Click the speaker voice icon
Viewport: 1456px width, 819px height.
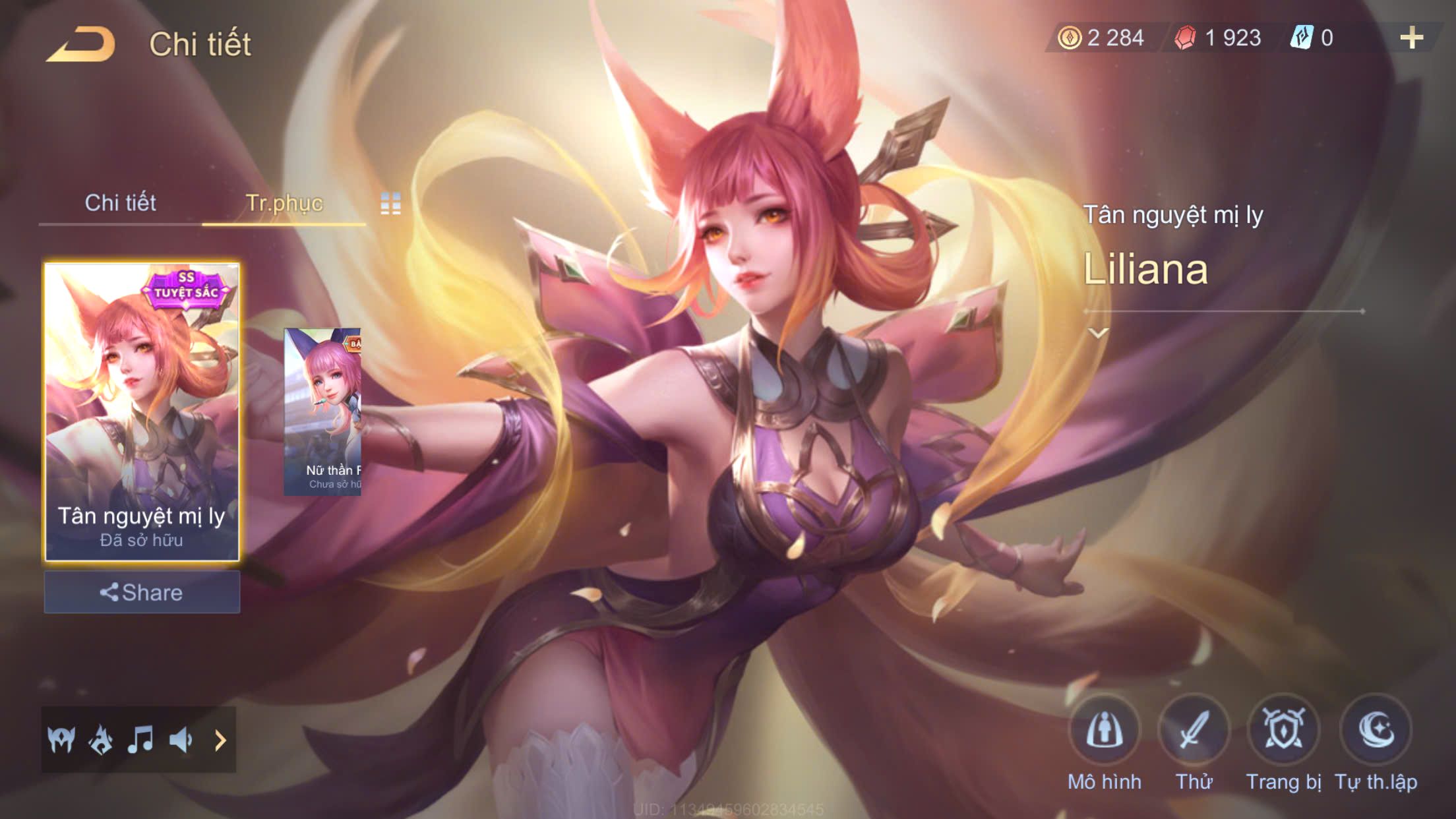click(181, 740)
